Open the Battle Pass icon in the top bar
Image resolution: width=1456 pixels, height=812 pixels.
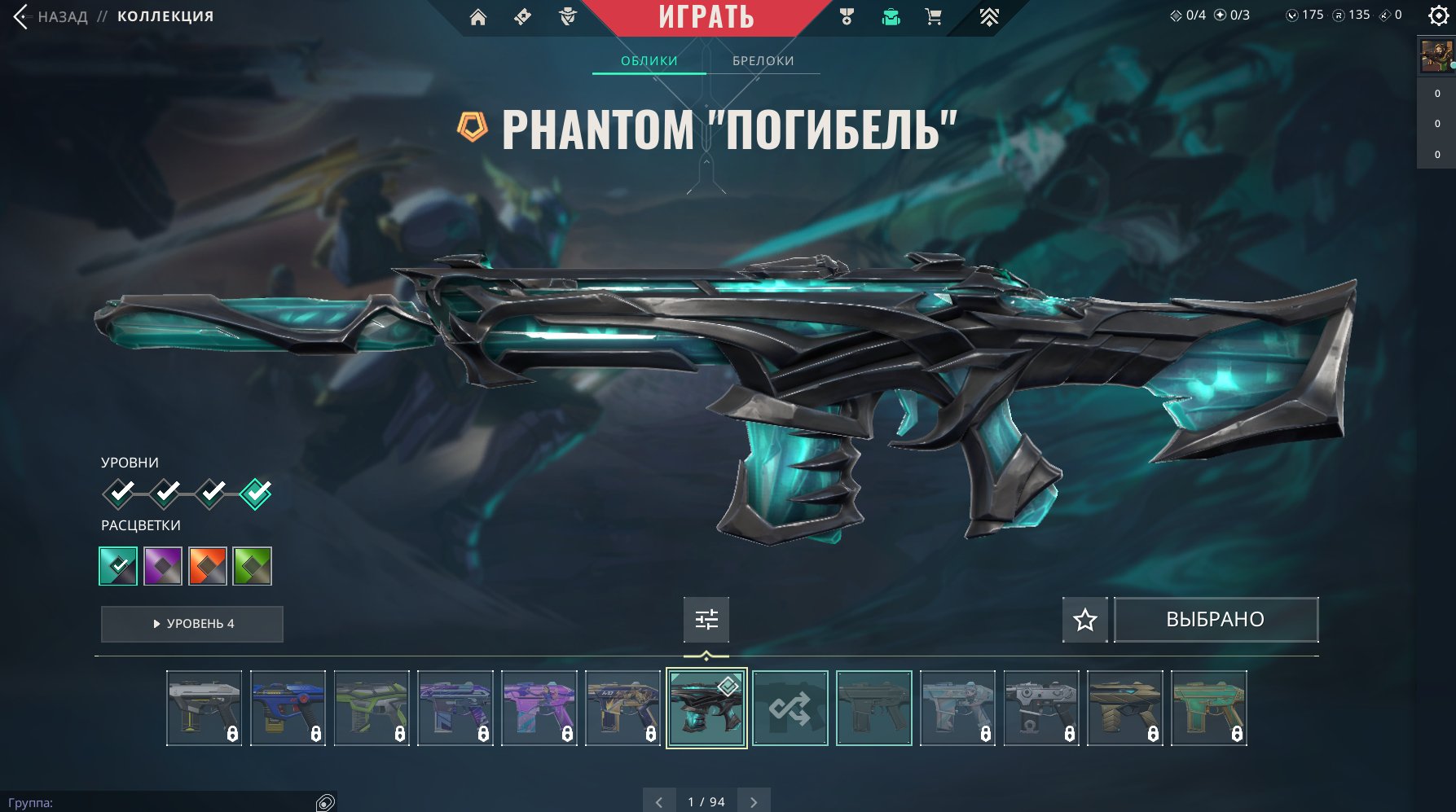524,16
